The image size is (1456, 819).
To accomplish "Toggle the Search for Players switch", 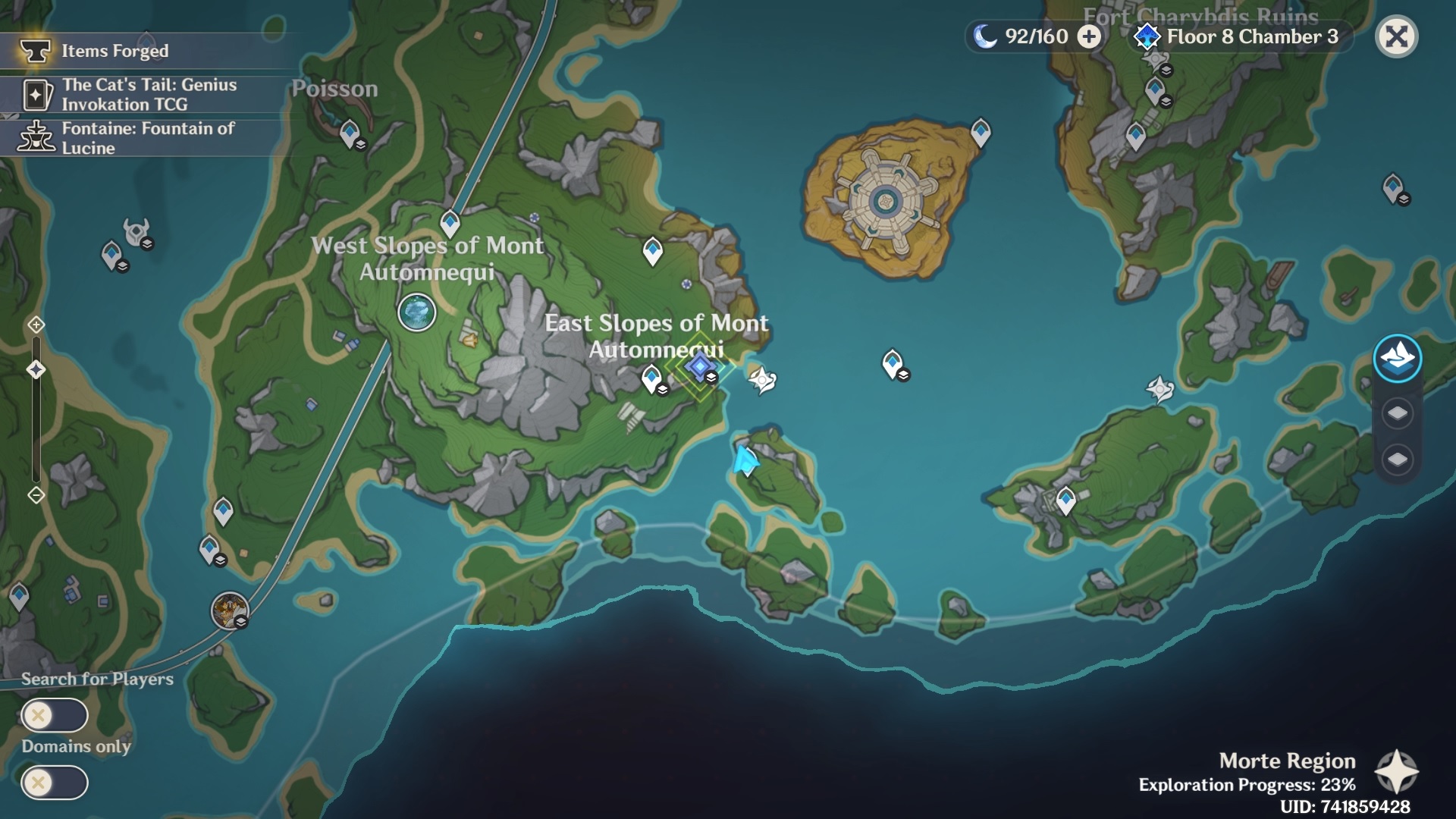I will pos(55,715).
